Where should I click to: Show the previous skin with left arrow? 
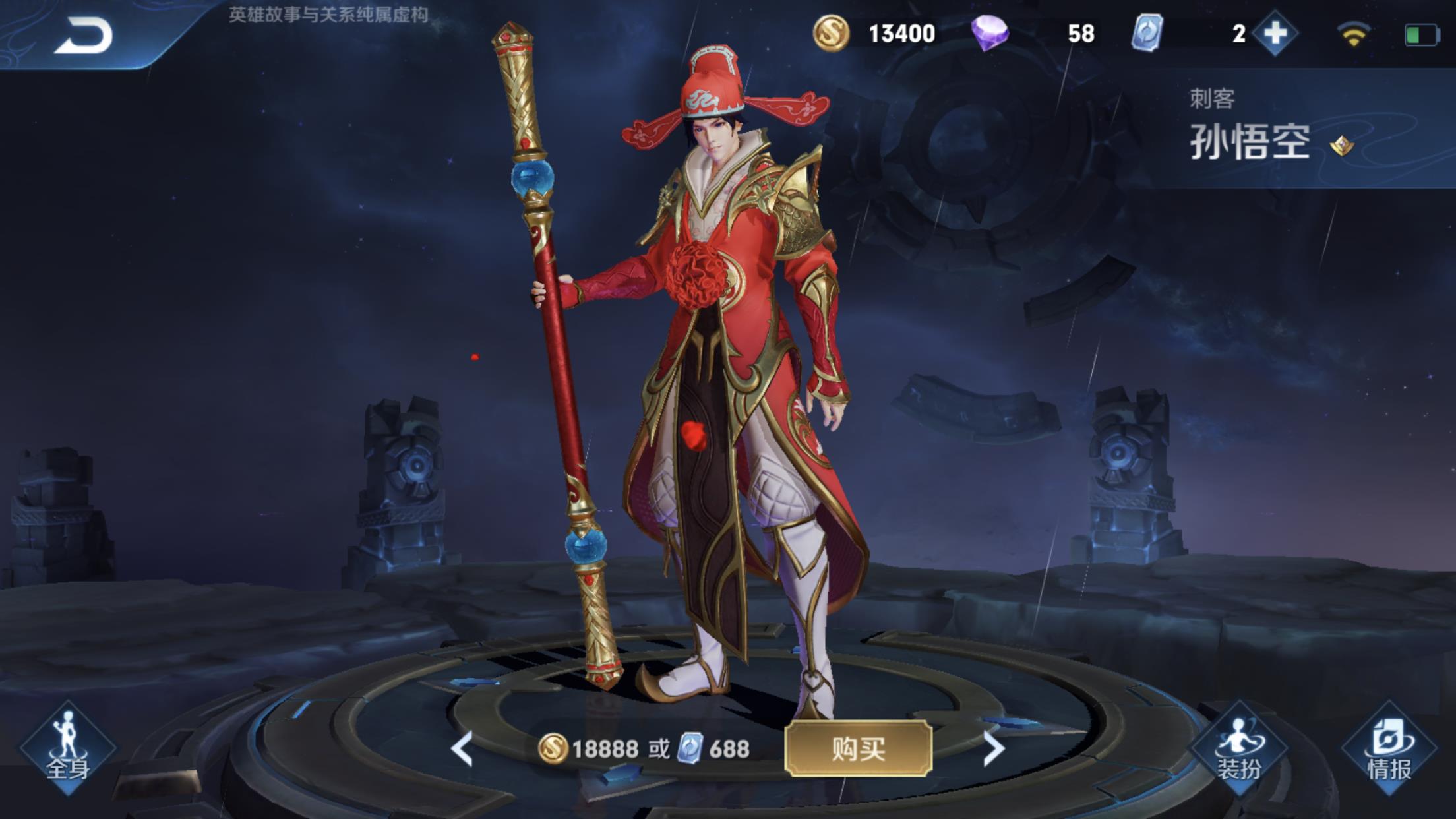462,748
